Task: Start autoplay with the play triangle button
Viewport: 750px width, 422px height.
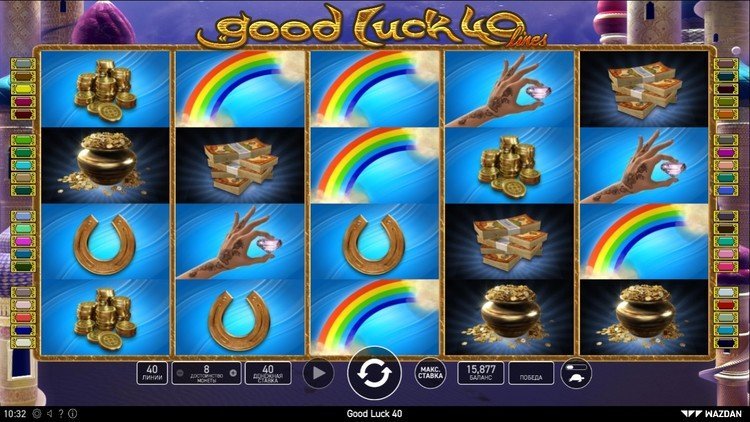Action: (317, 374)
